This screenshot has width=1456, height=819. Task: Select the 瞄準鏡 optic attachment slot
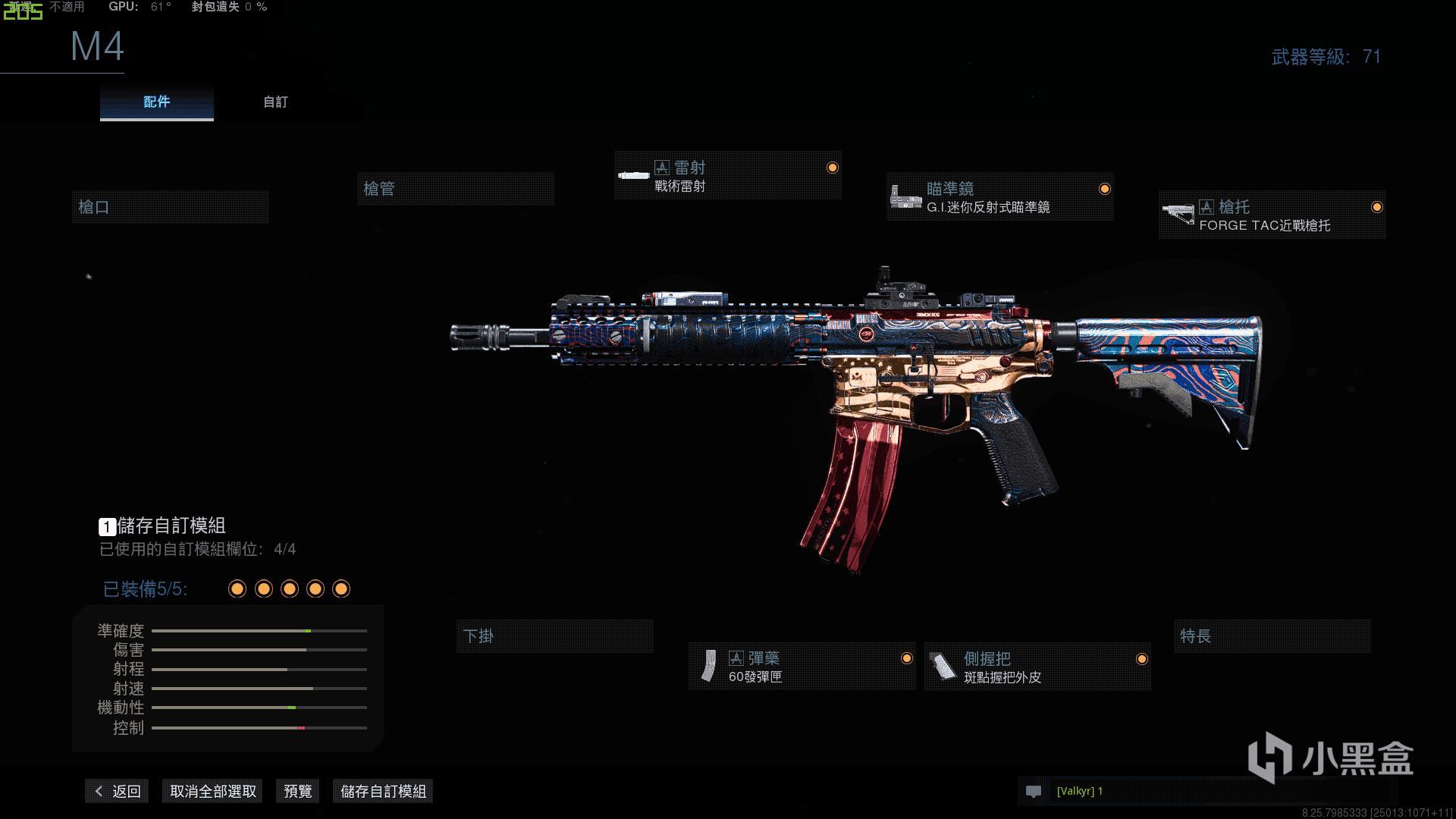[999, 197]
